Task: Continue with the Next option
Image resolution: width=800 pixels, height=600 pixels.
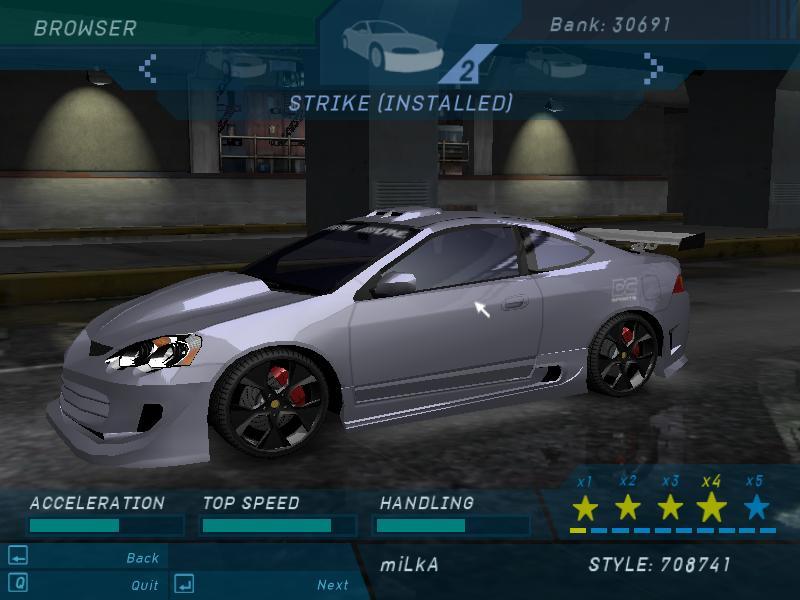Action: tap(333, 585)
